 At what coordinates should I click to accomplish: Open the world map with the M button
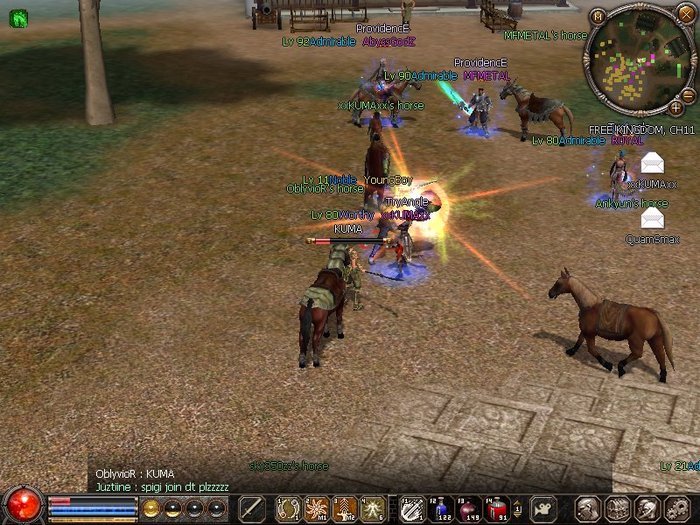click(598, 17)
